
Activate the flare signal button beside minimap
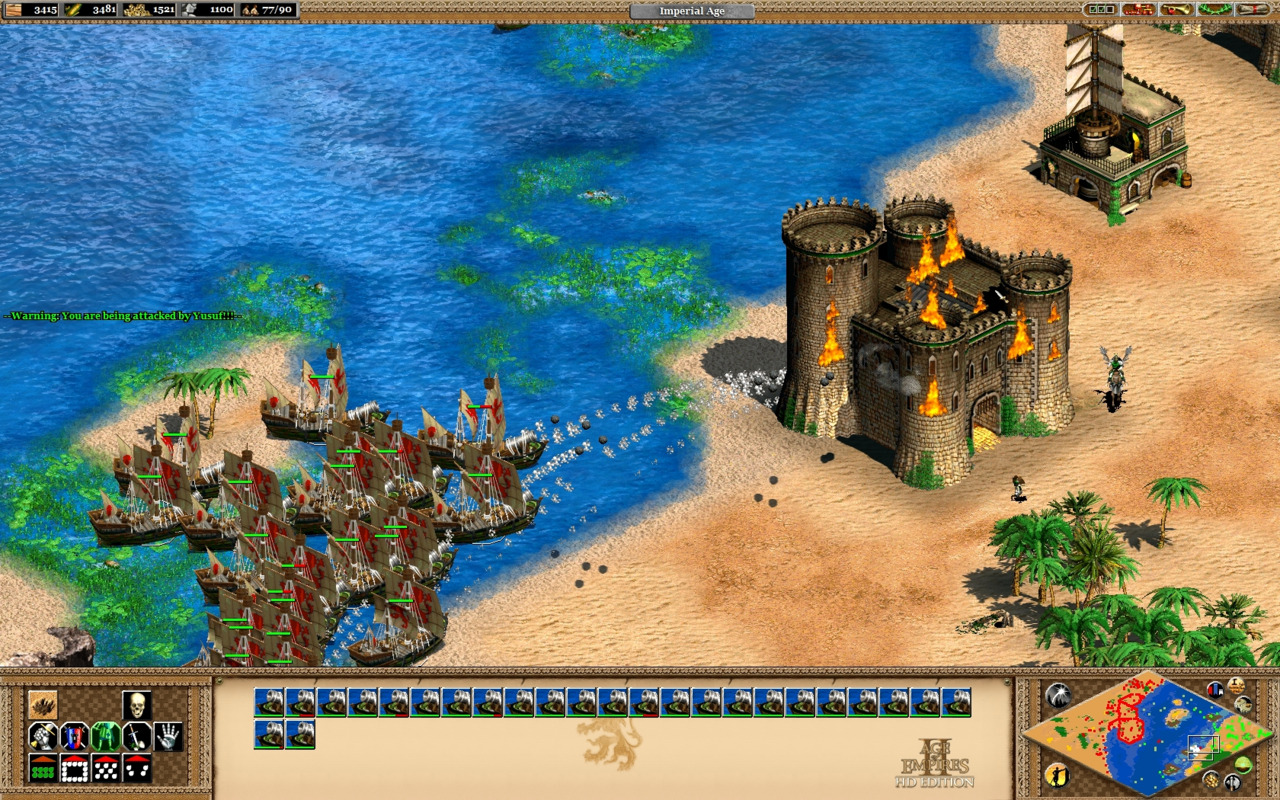point(1057,695)
